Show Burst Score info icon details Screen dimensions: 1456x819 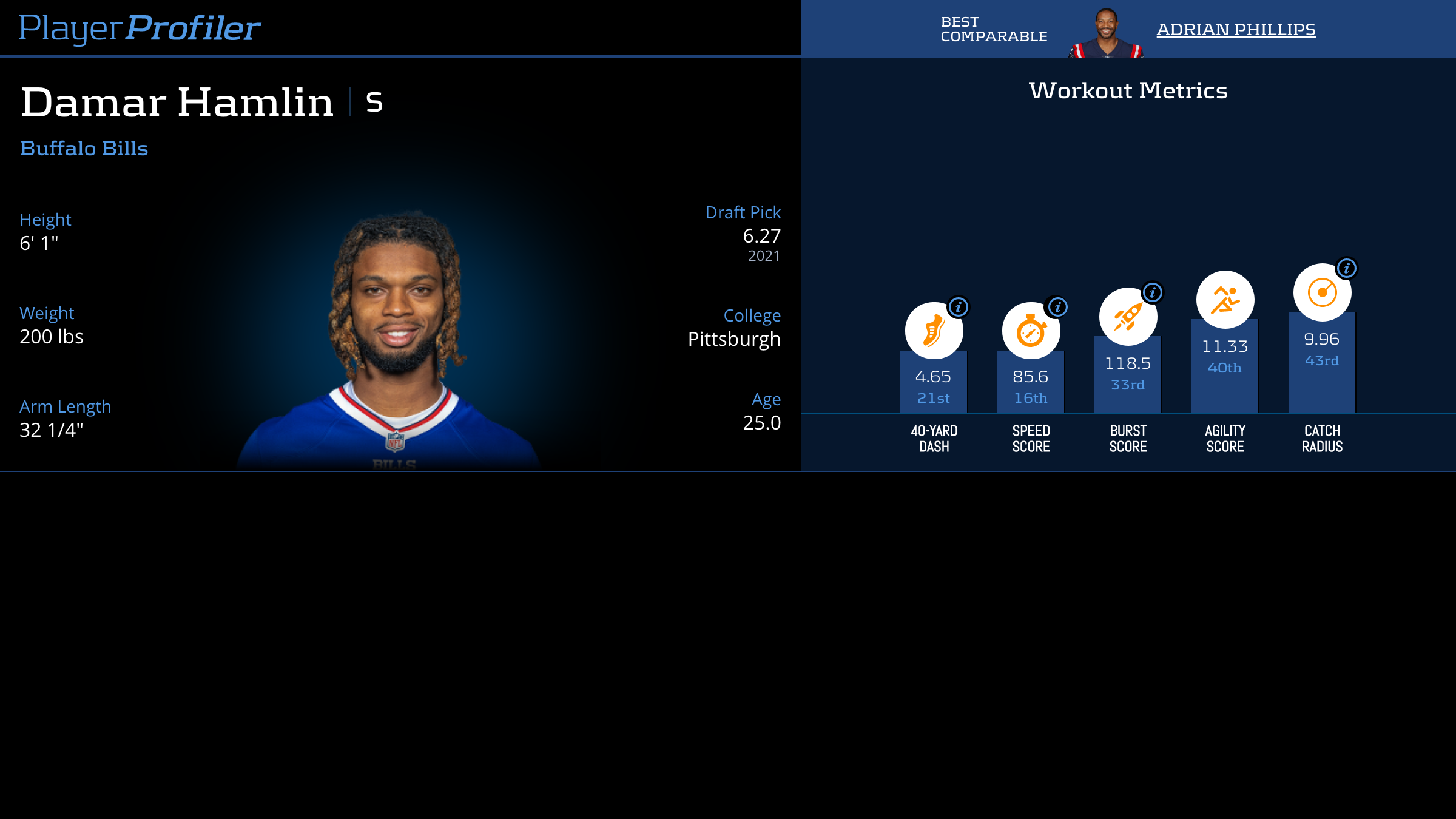(1152, 292)
